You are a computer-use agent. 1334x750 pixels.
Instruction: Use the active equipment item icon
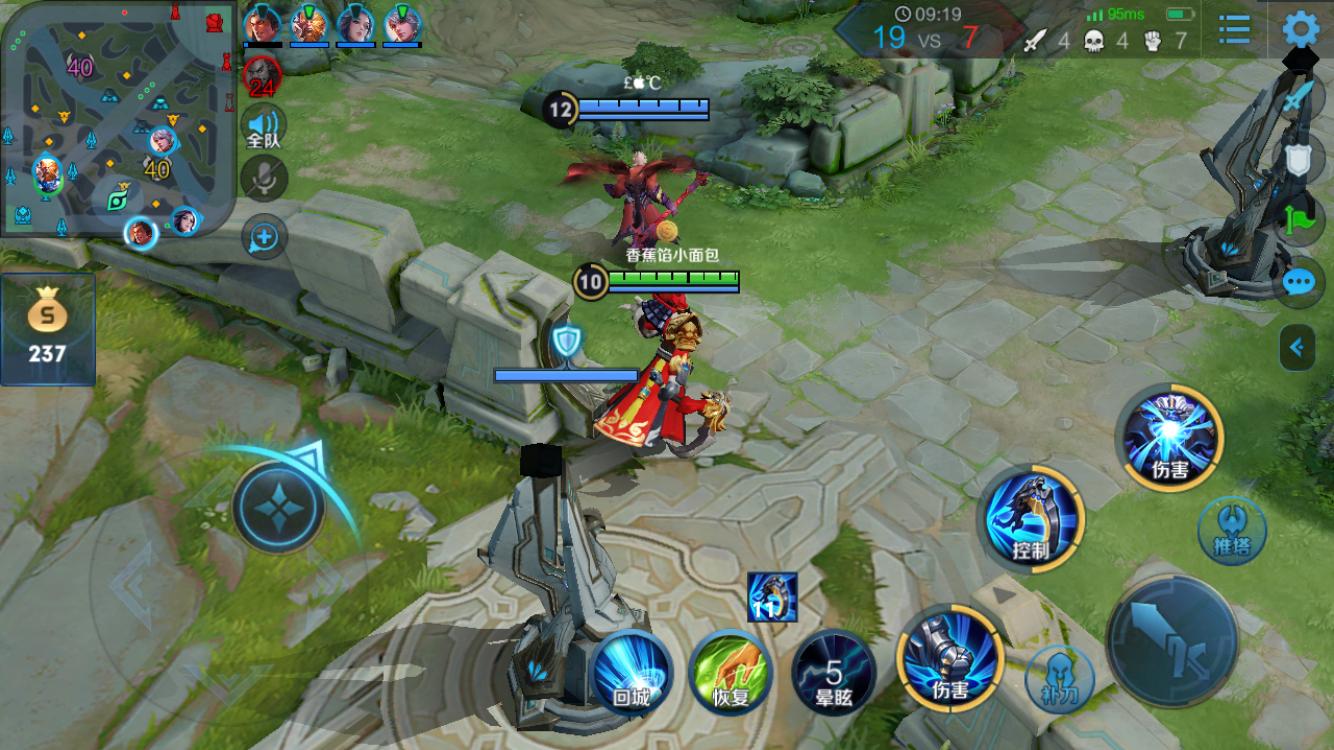tap(772, 597)
